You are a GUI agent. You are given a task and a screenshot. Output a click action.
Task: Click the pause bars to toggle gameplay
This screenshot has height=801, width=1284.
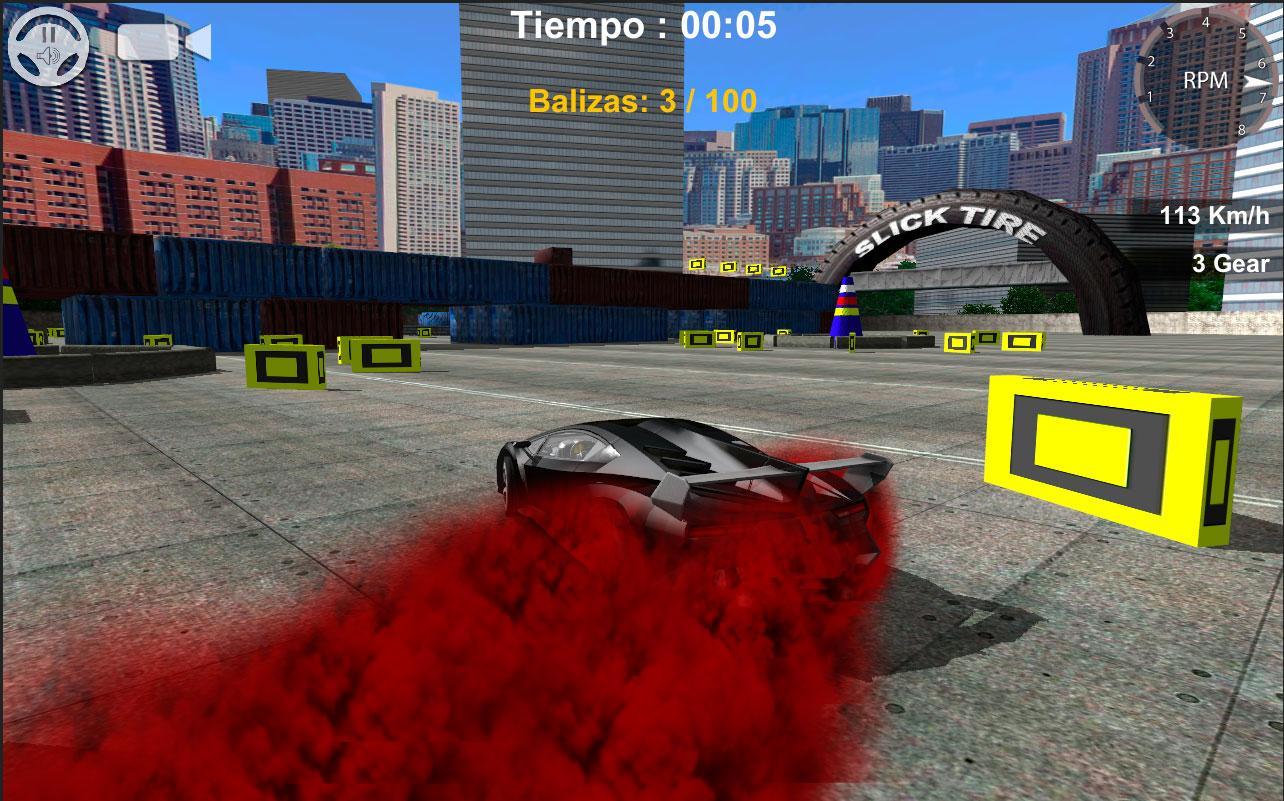click(x=48, y=35)
